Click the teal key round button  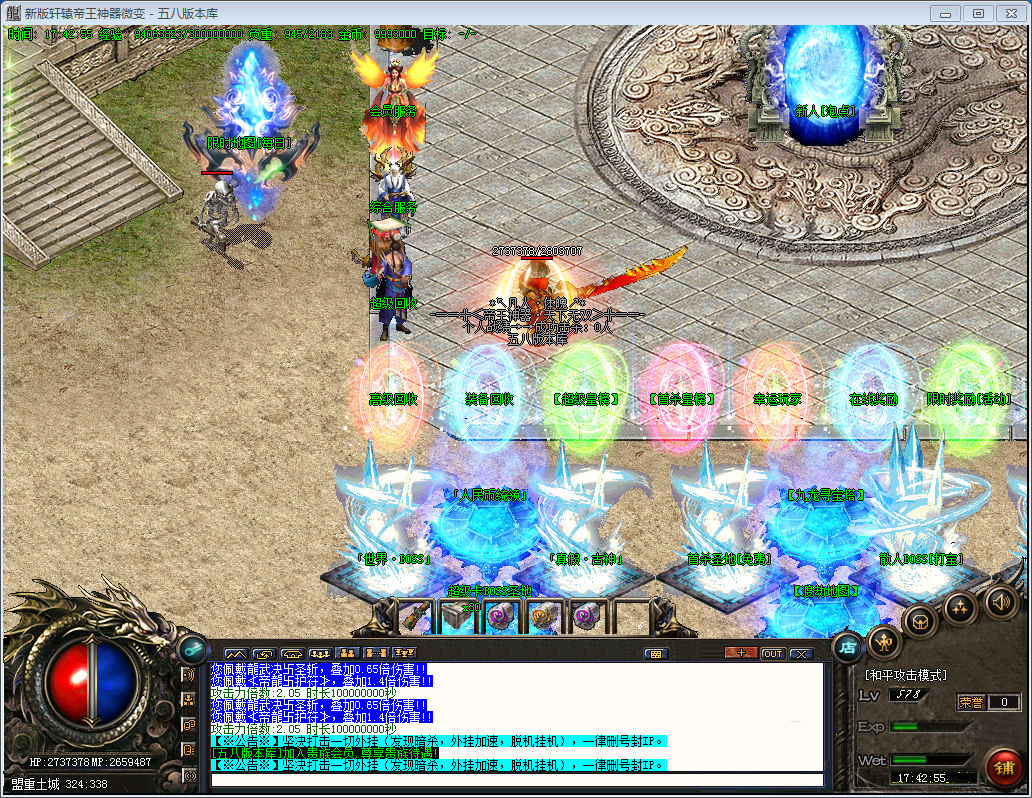click(x=192, y=647)
